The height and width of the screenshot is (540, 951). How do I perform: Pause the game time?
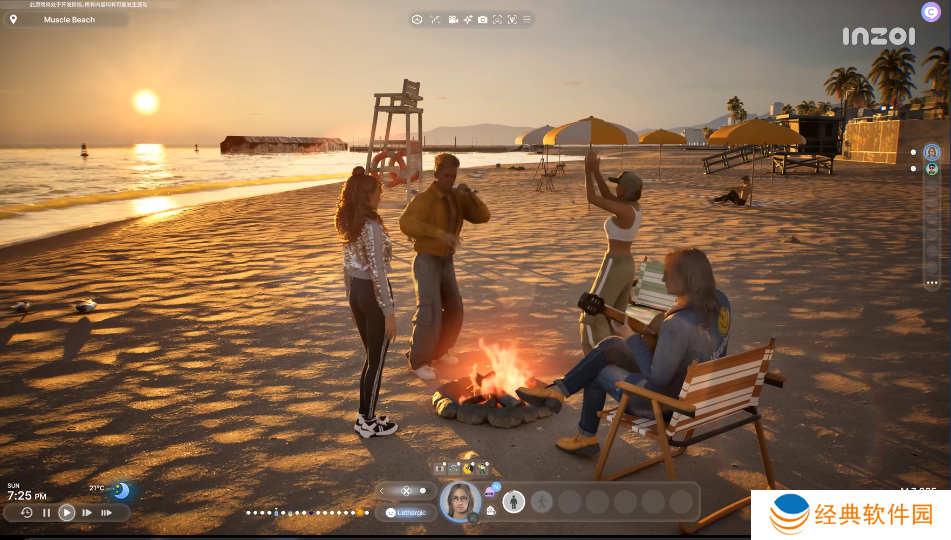pyautogui.click(x=46, y=512)
